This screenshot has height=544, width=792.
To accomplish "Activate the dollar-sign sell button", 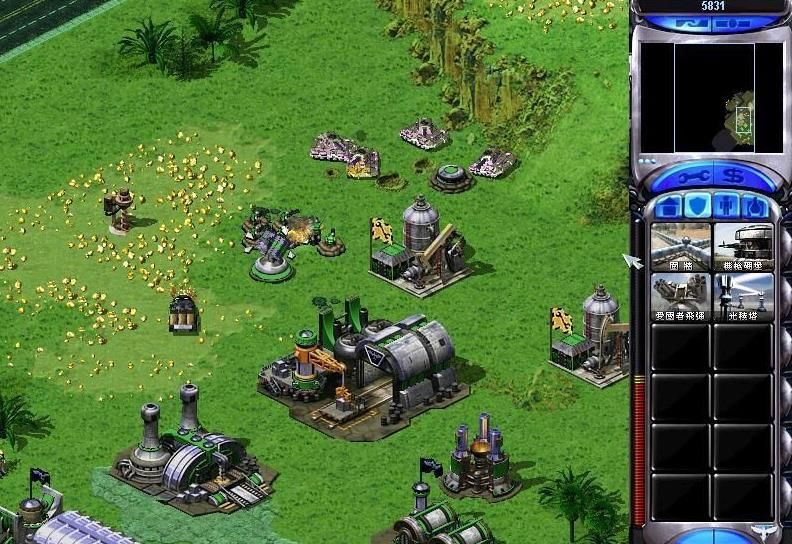I will pyautogui.click(x=737, y=178).
